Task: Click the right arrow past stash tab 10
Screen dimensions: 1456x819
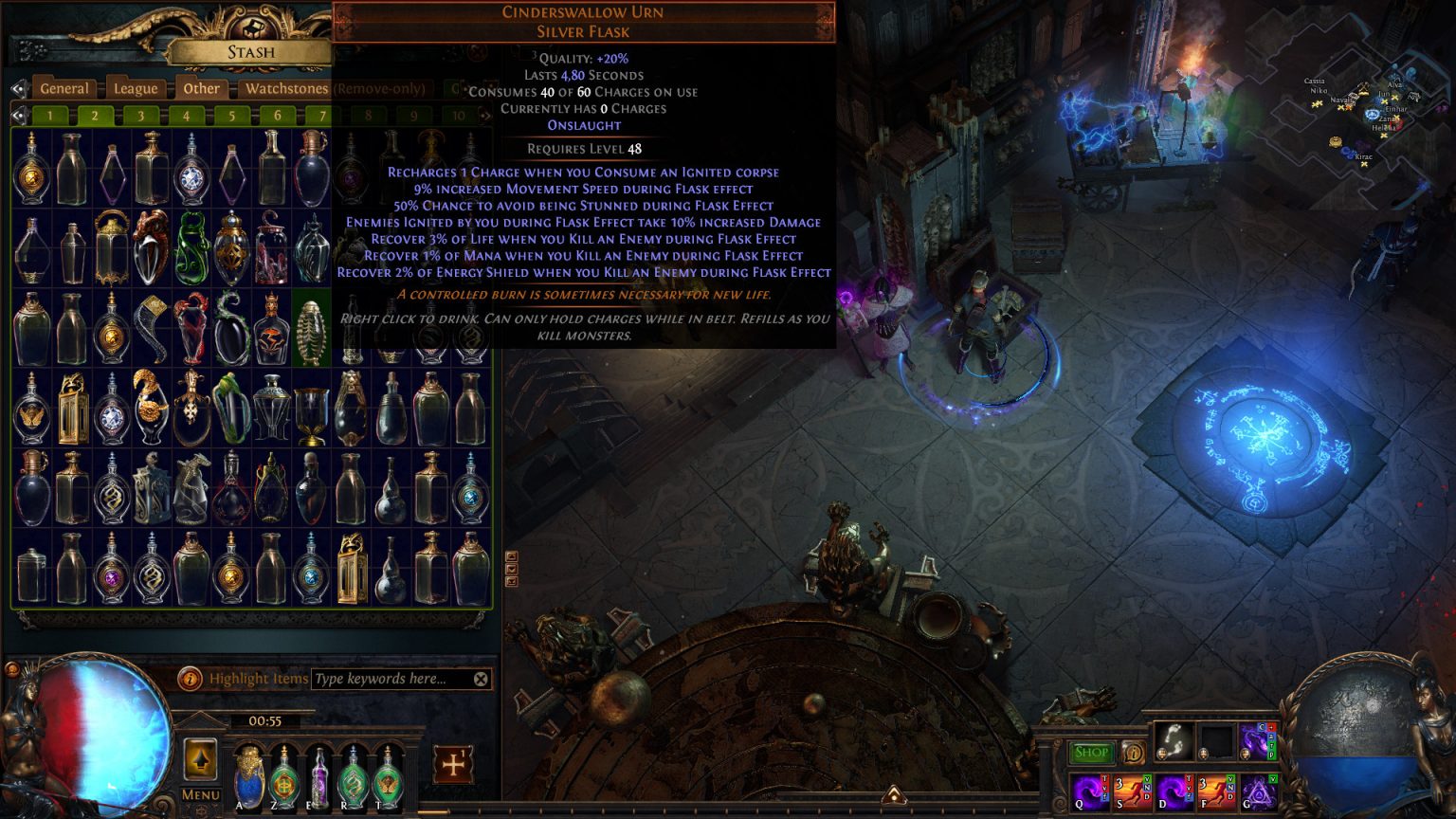Action: [483, 117]
